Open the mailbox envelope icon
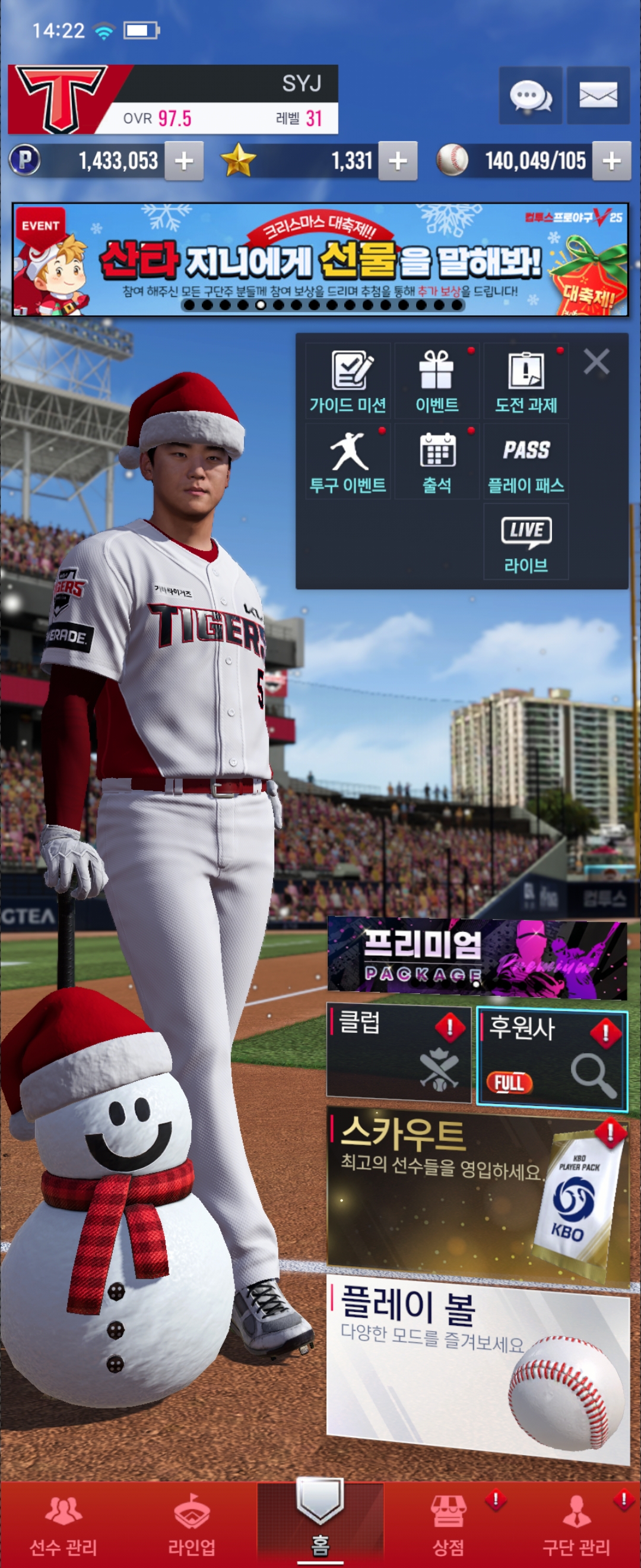This screenshot has width=641, height=1568. tap(598, 96)
